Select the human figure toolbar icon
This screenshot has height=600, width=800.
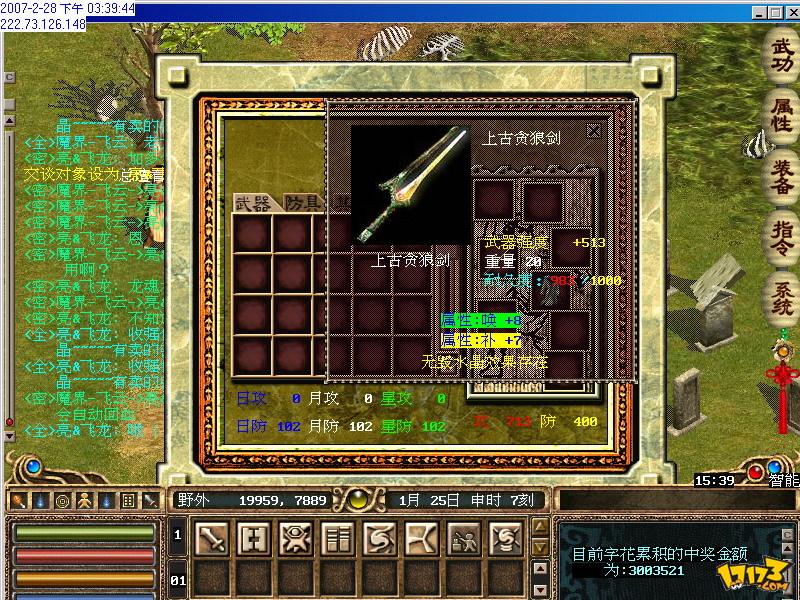(84, 500)
